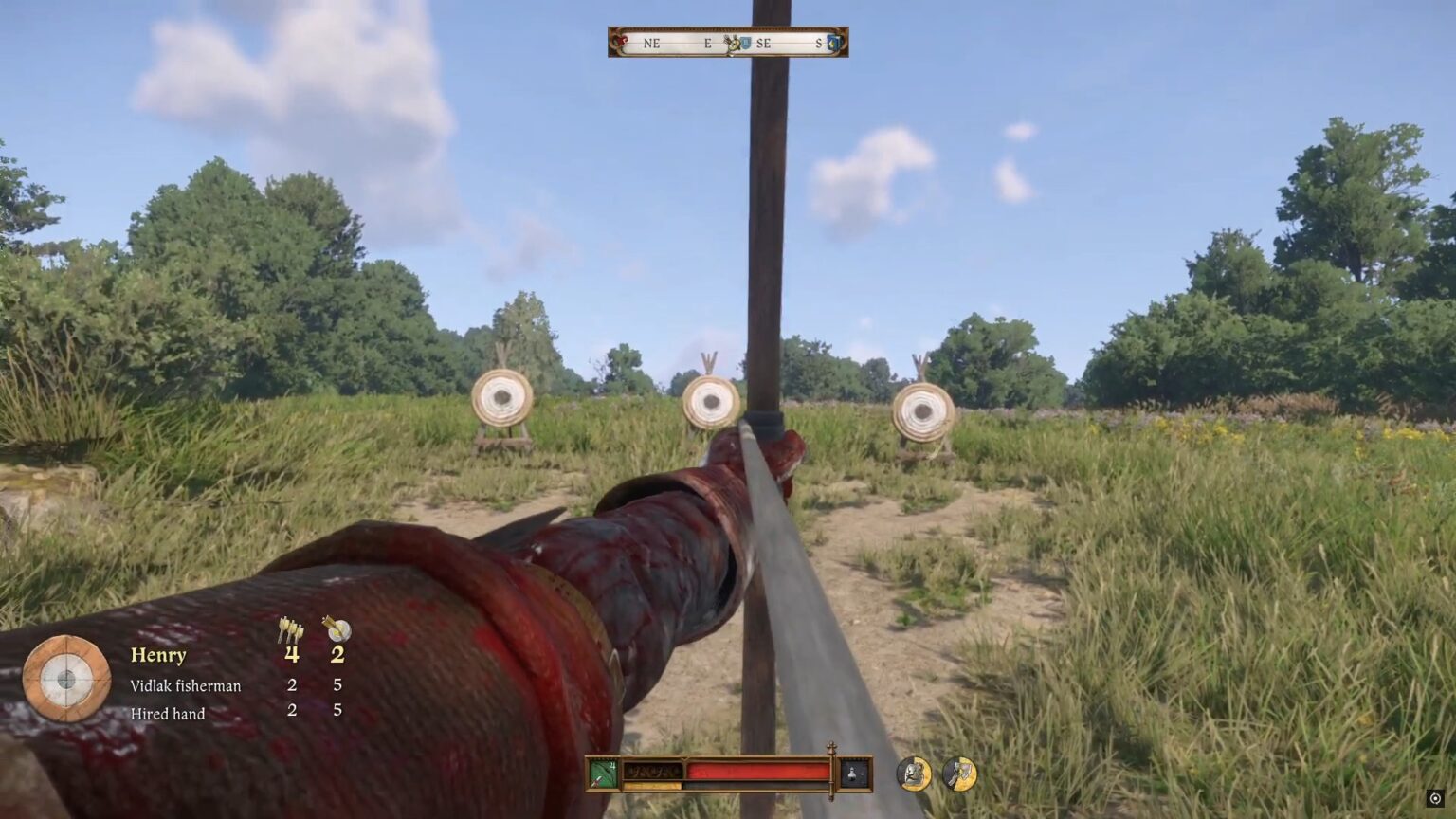The width and height of the screenshot is (1456, 819).
Task: Click the SE label on the compass strip
Action: (x=764, y=43)
